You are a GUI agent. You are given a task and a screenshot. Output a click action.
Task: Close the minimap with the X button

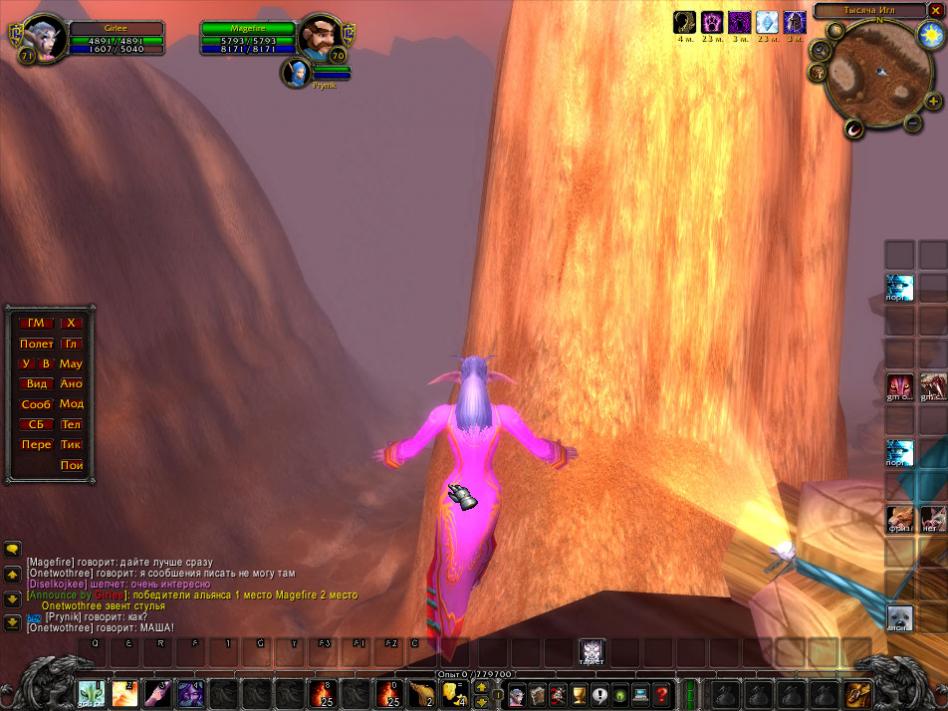(x=936, y=11)
